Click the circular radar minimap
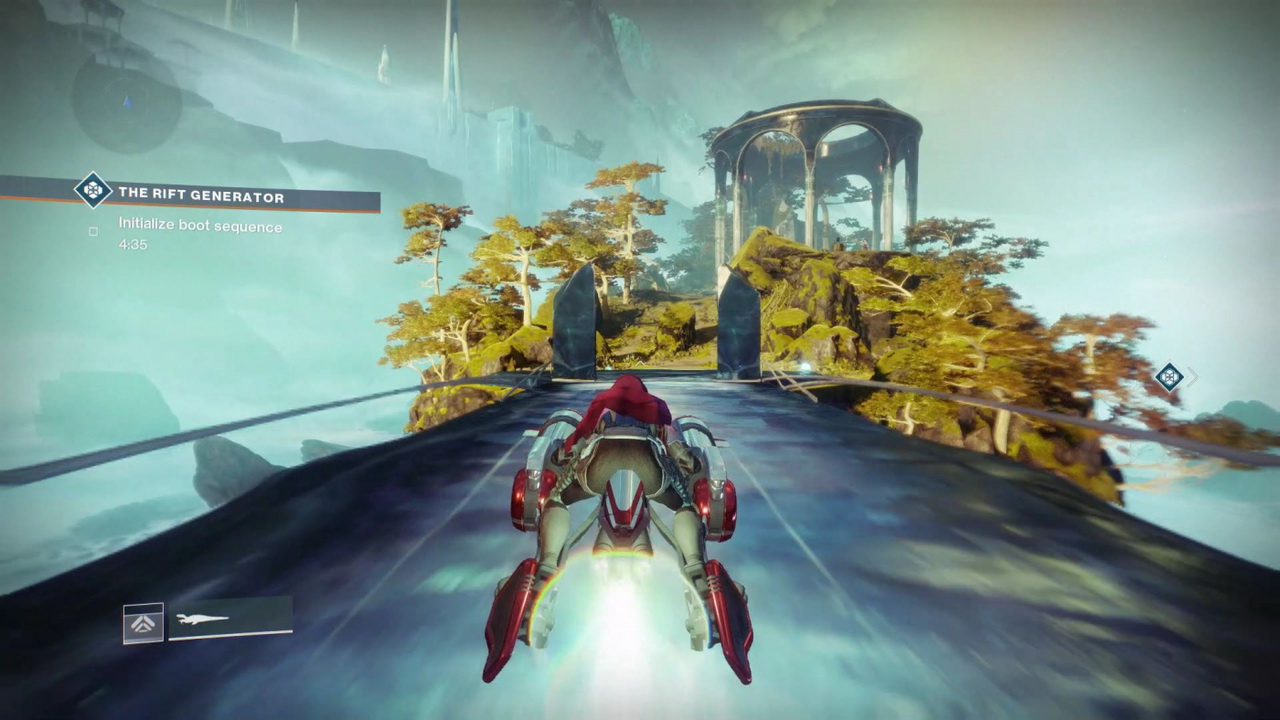The image size is (1280, 720). [126, 101]
